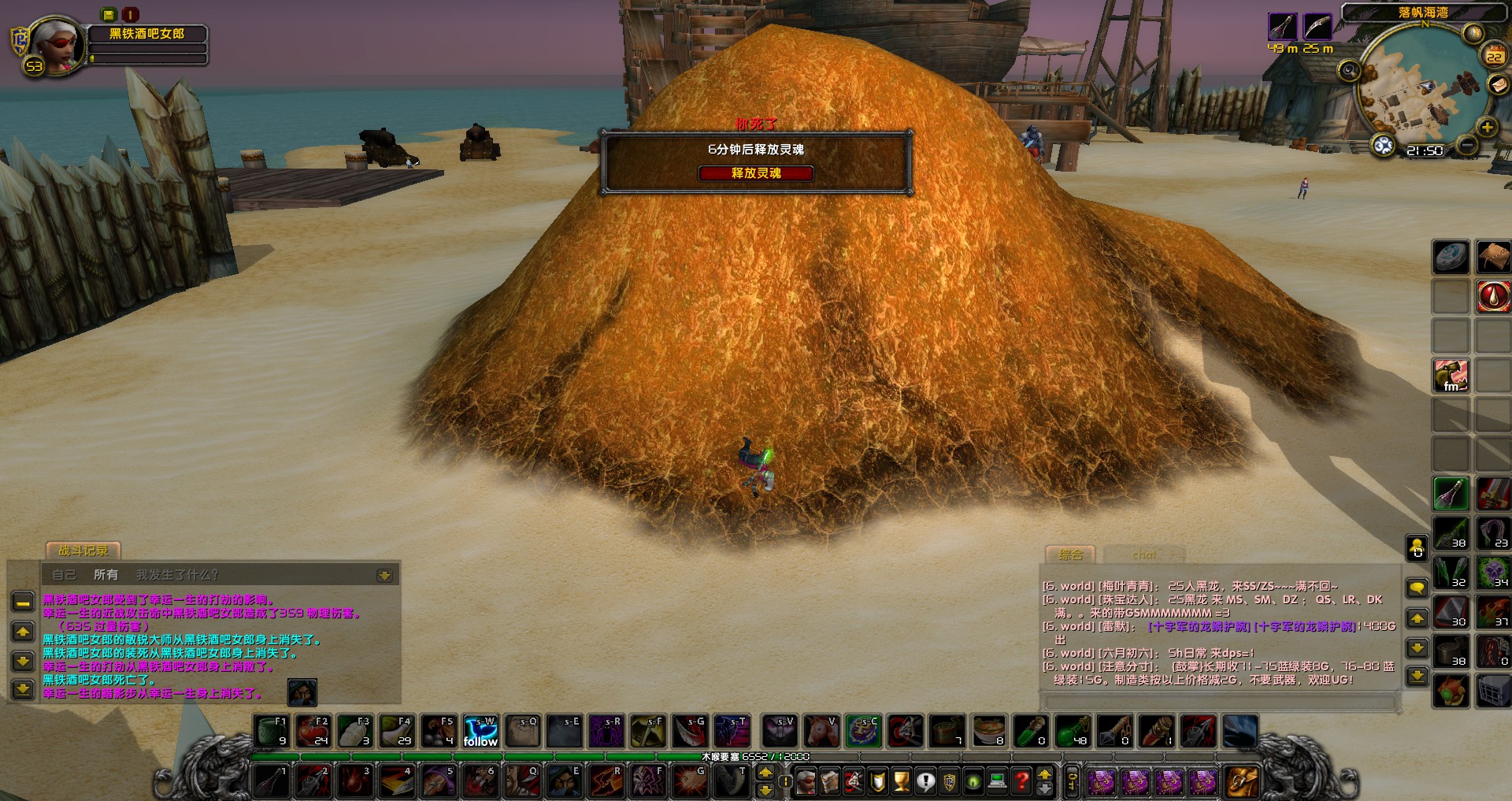The image size is (1512, 801).
Task: Open the faded chat tab
Action: pos(1144,554)
